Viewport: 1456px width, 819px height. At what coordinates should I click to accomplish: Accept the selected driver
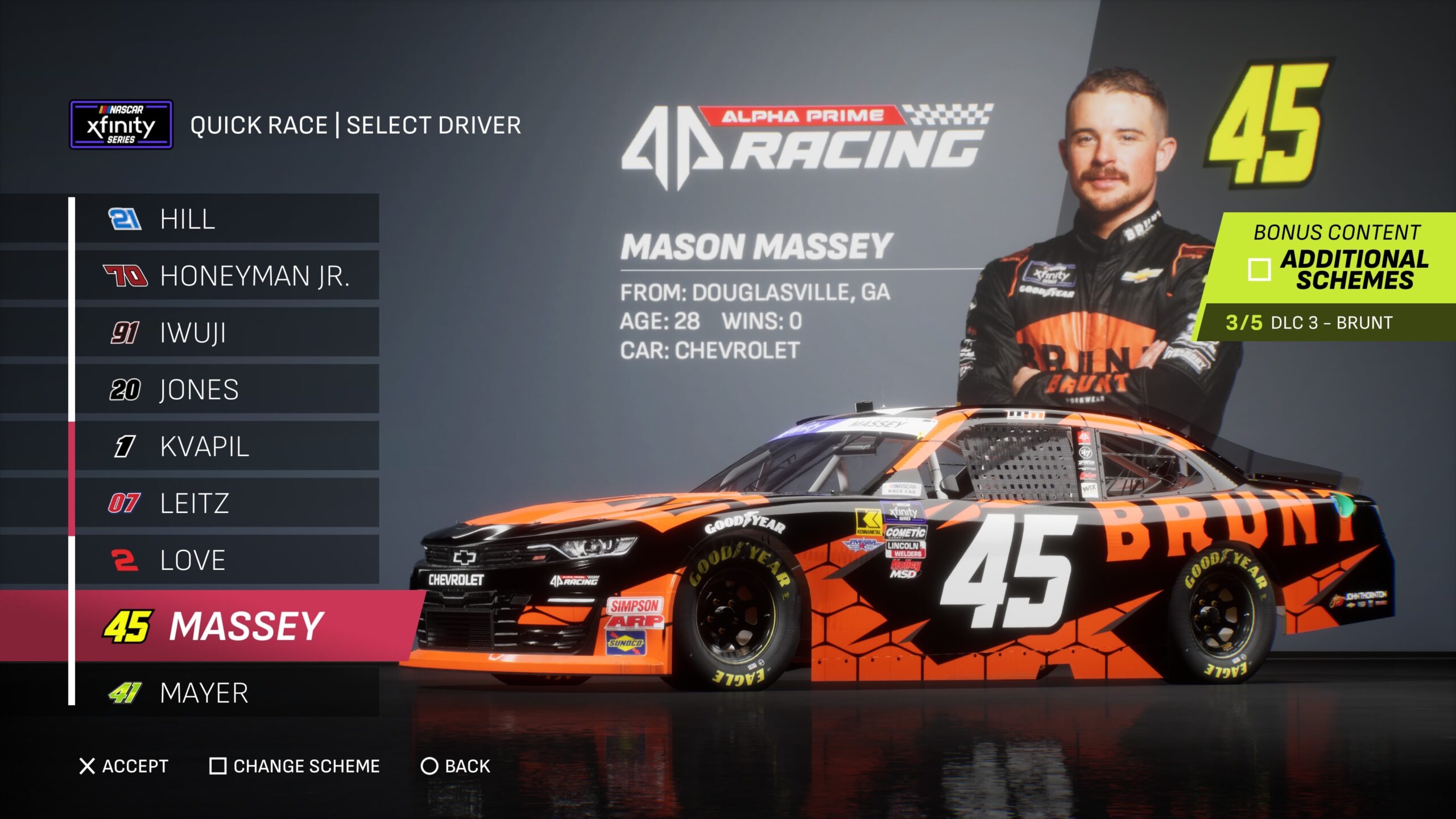[124, 766]
